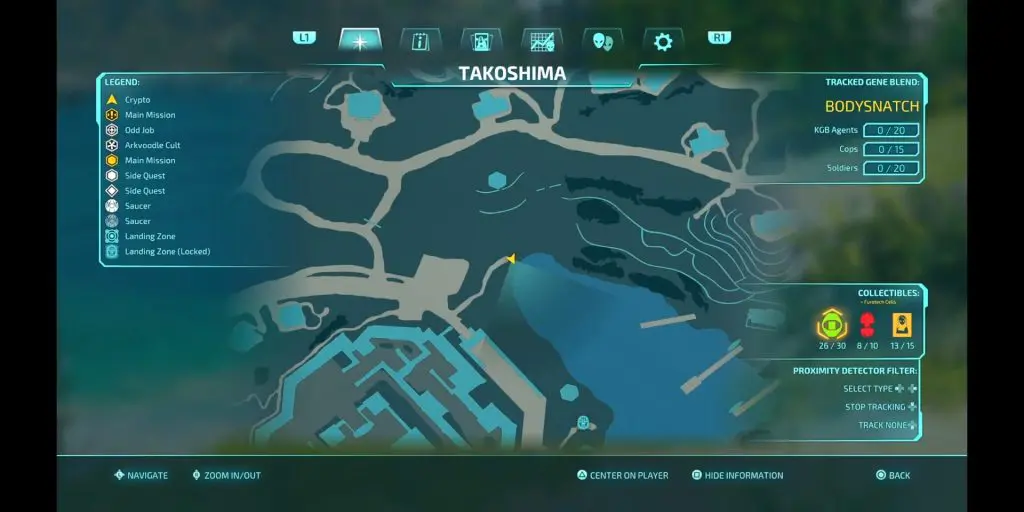Switch to the map tab with star icon
The height and width of the screenshot is (512, 1024).
pyautogui.click(x=359, y=41)
